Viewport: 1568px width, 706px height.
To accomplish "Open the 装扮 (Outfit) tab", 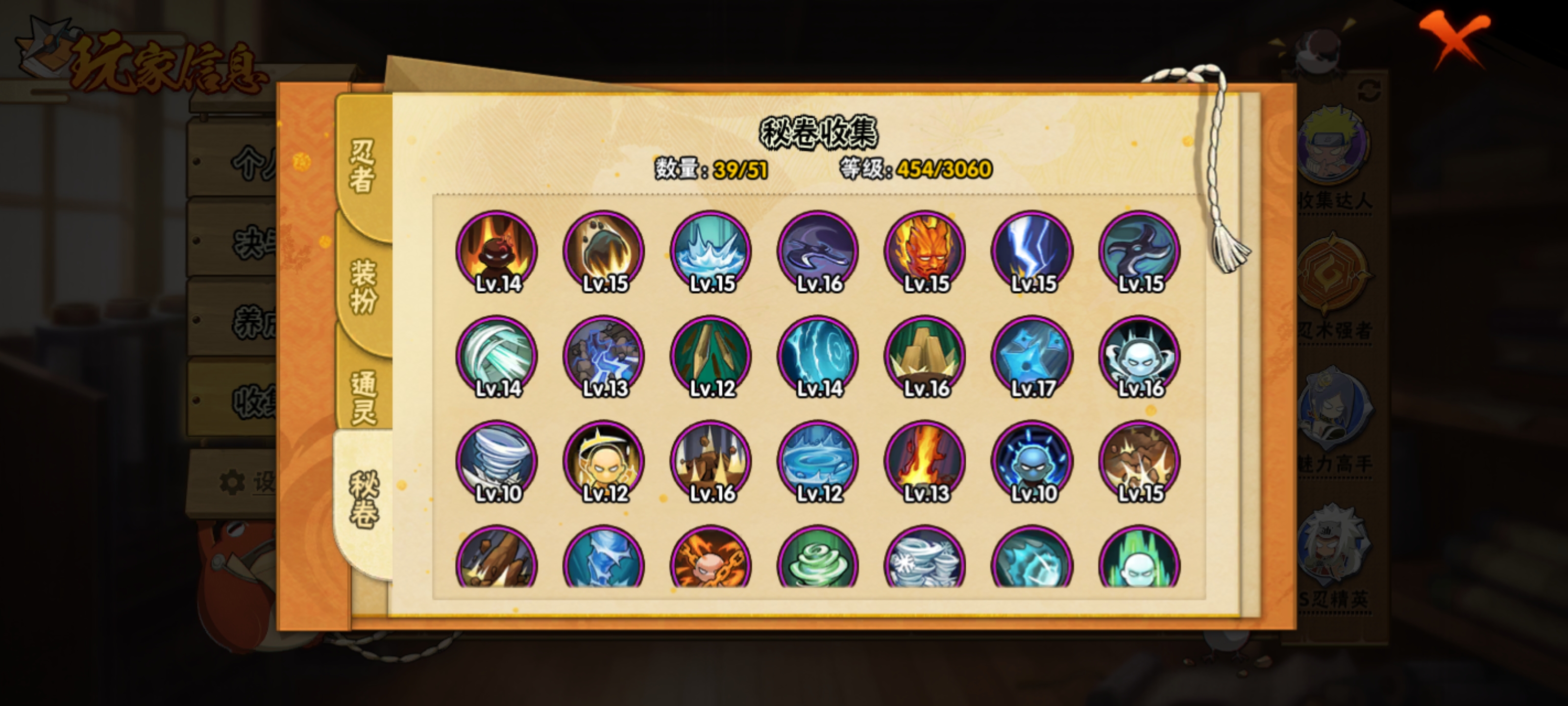I will tap(363, 286).
